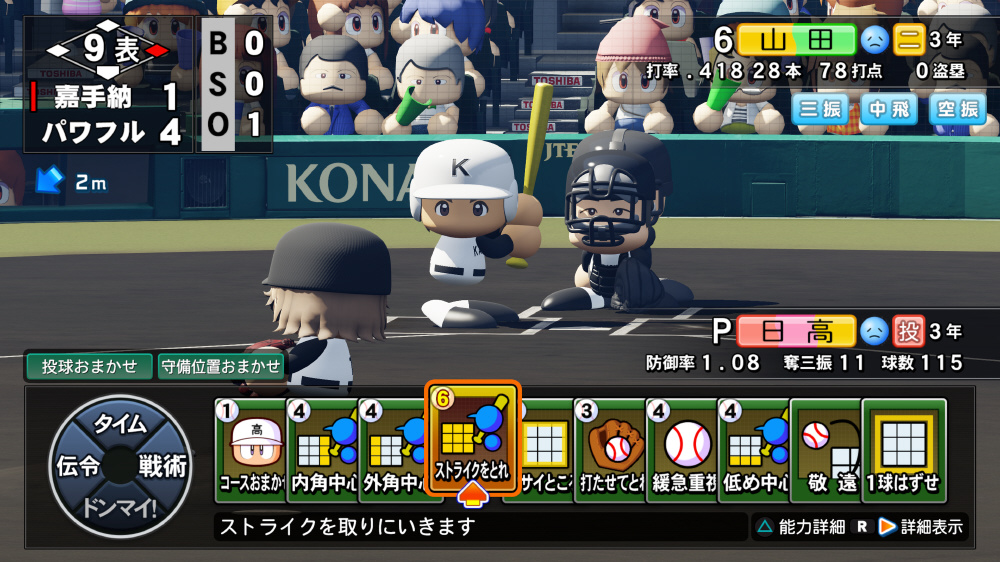1000x562 pixels.
Task: Pick the 外角中心 pitching card
Action: point(392,449)
